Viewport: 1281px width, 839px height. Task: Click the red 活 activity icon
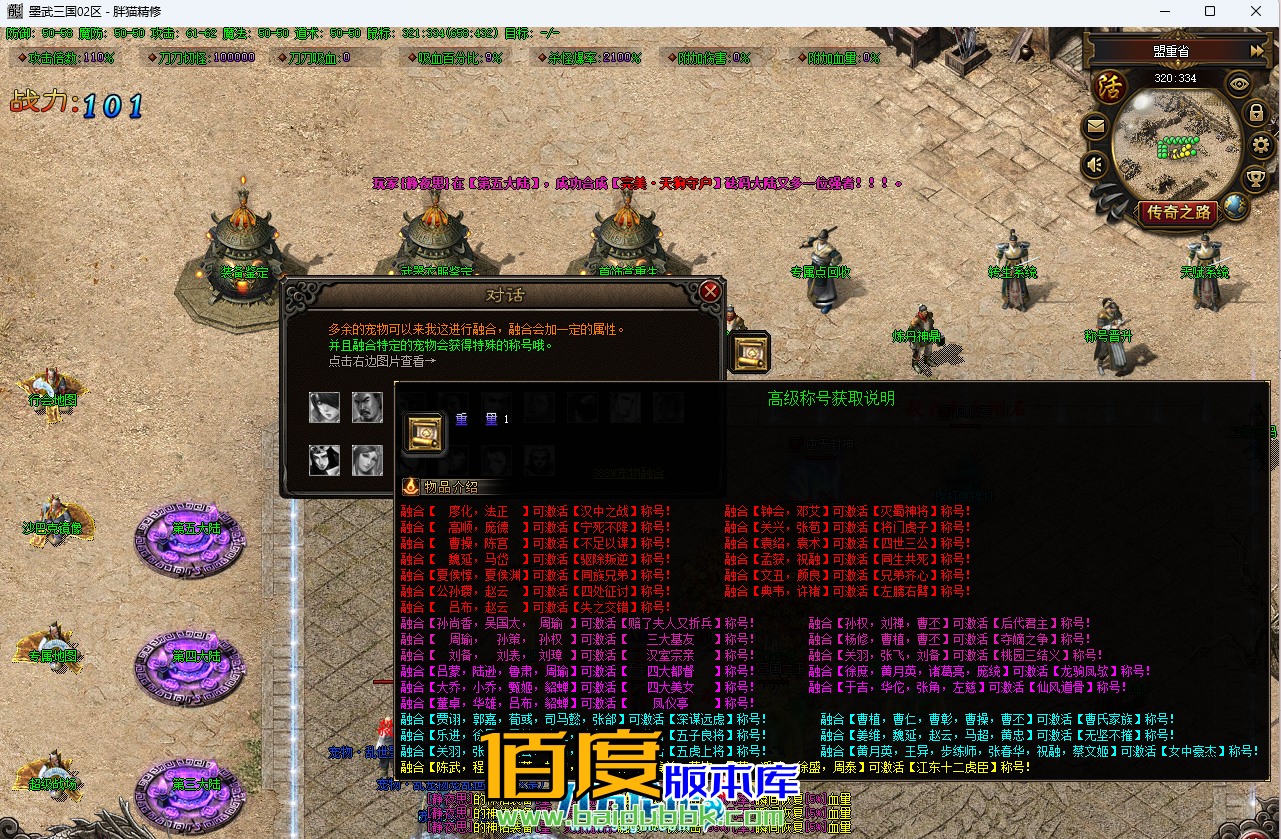(1109, 85)
